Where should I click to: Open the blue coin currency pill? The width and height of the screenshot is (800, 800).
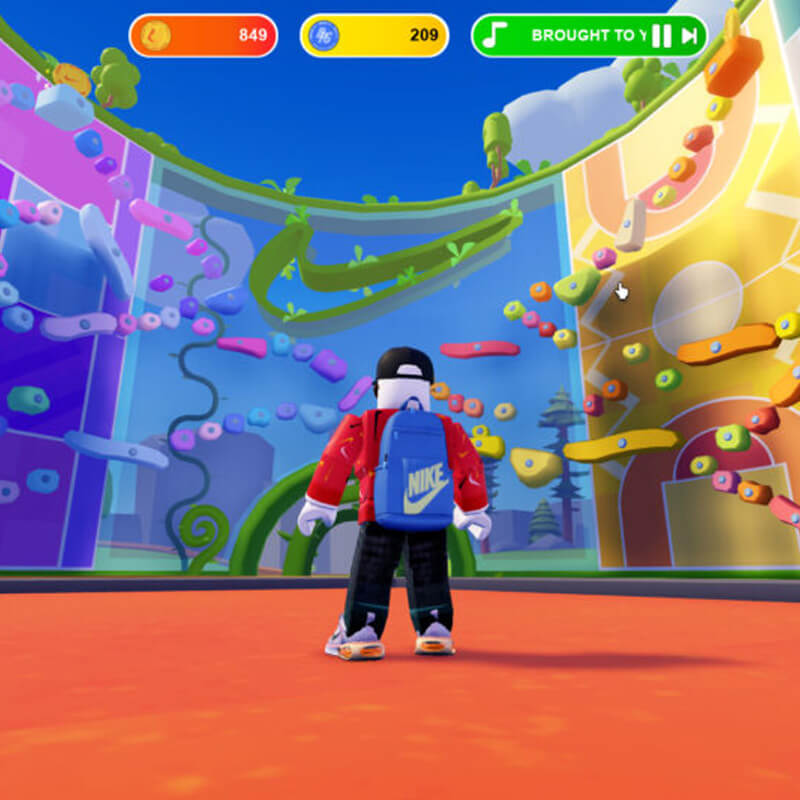coord(374,36)
